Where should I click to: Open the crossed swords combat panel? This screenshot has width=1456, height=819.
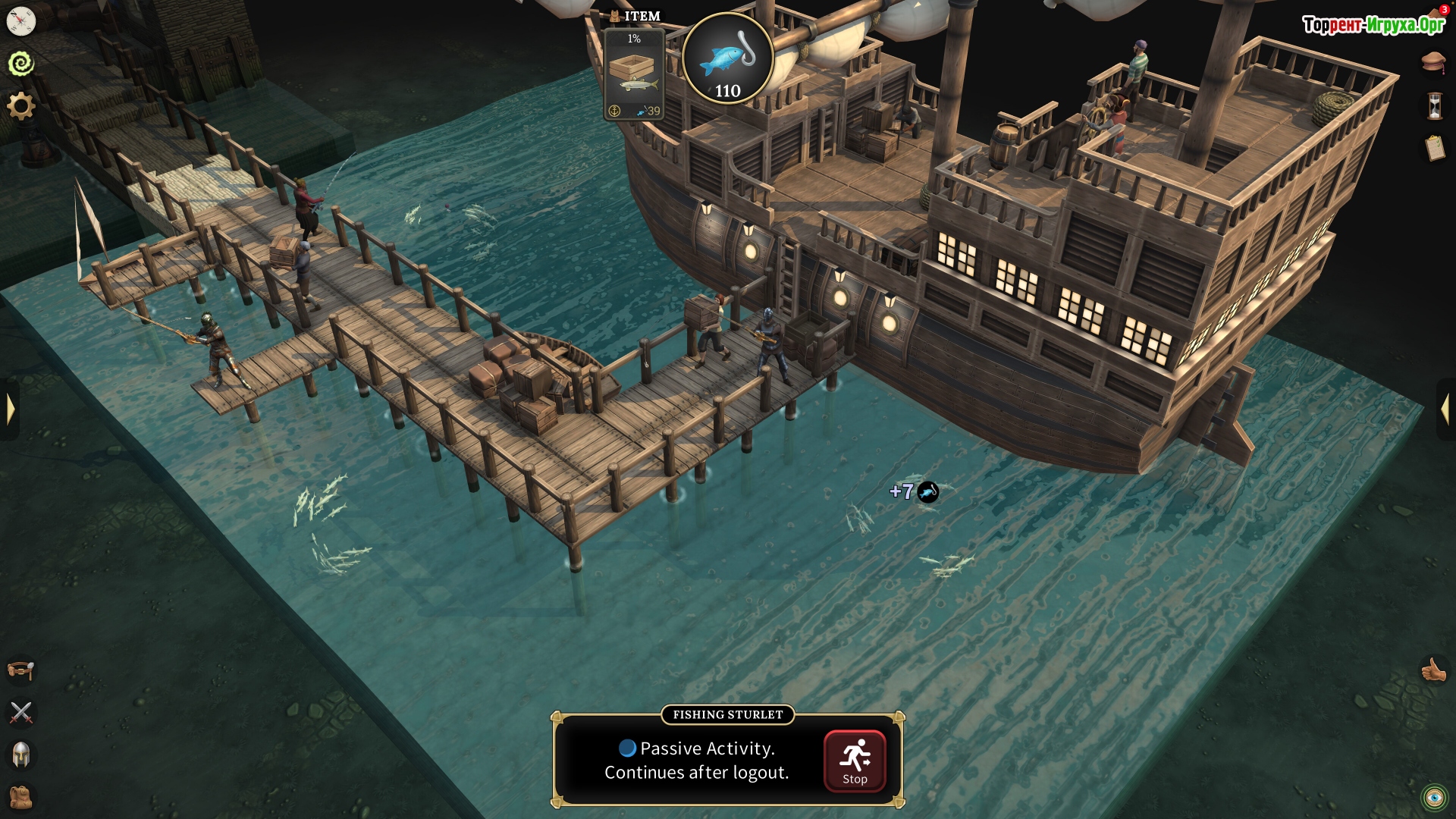[x=21, y=712]
